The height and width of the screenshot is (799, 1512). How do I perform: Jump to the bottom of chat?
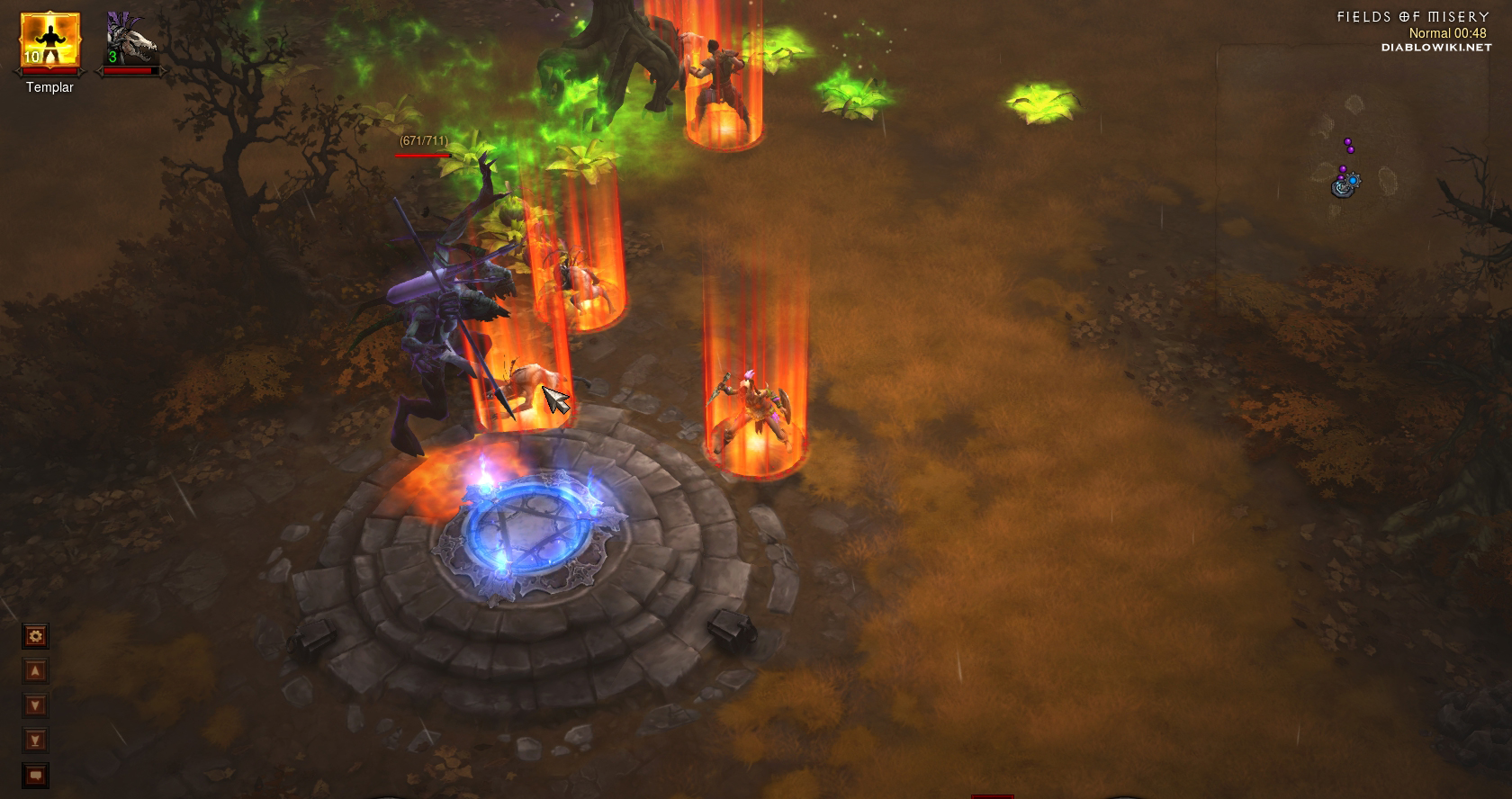click(x=36, y=741)
